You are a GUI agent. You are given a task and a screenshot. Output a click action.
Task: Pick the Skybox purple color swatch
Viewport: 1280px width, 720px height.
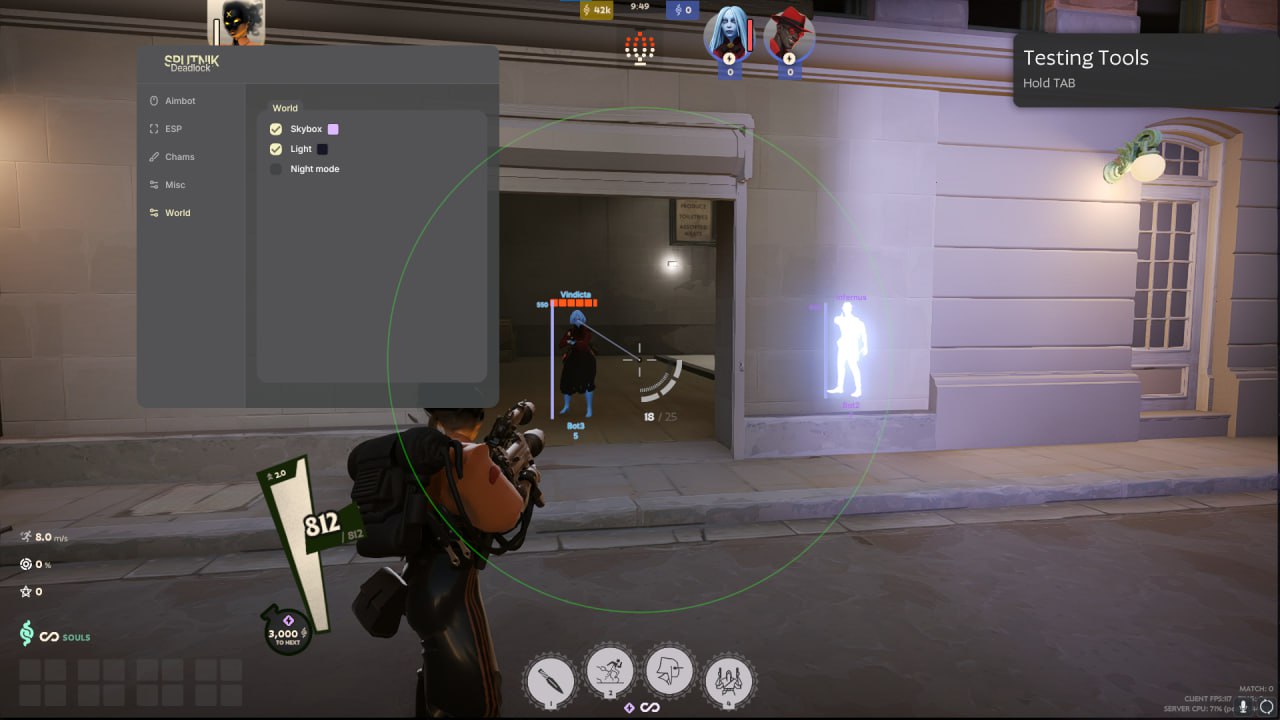point(333,129)
